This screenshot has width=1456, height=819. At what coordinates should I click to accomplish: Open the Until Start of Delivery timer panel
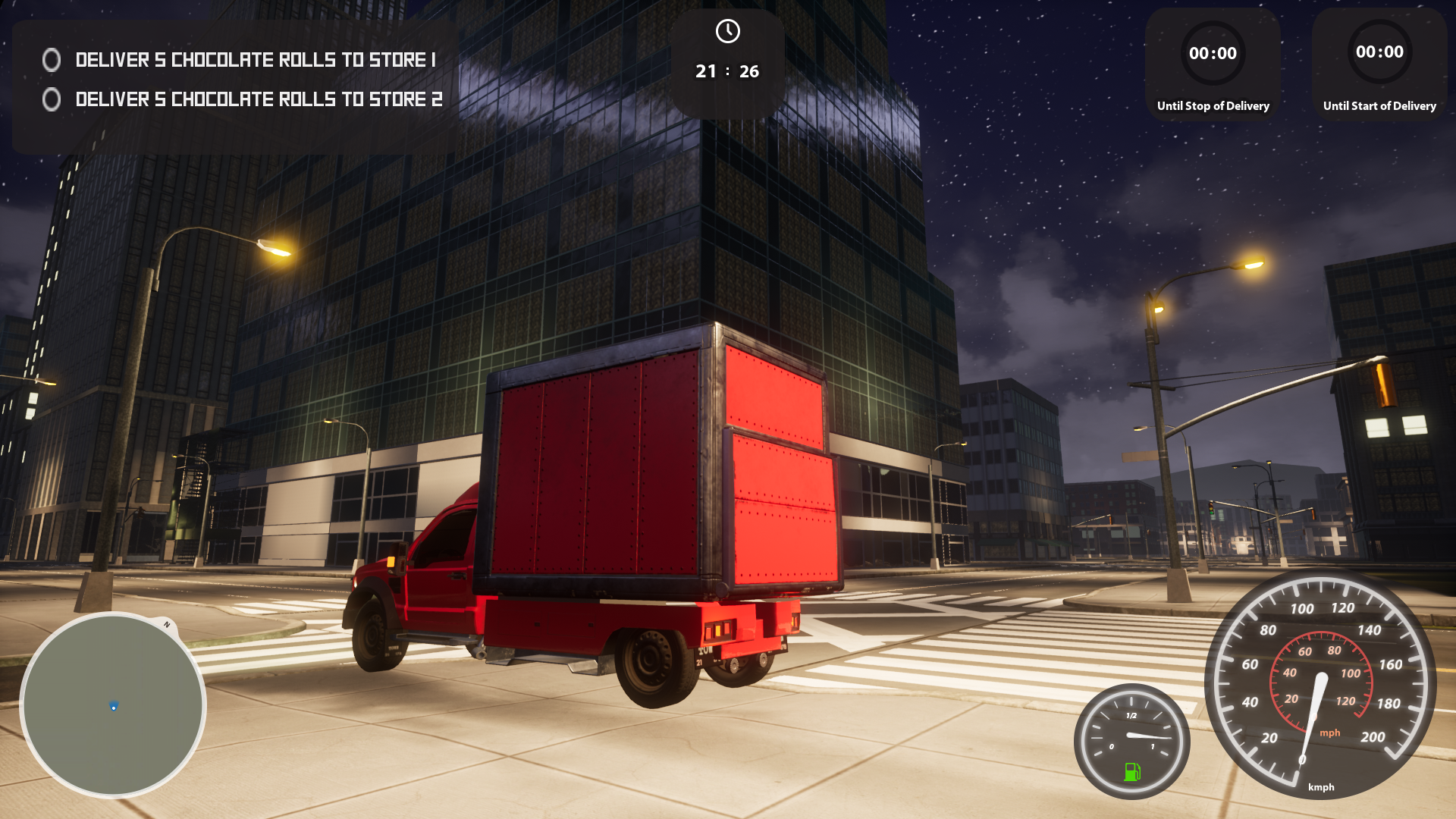point(1379,65)
